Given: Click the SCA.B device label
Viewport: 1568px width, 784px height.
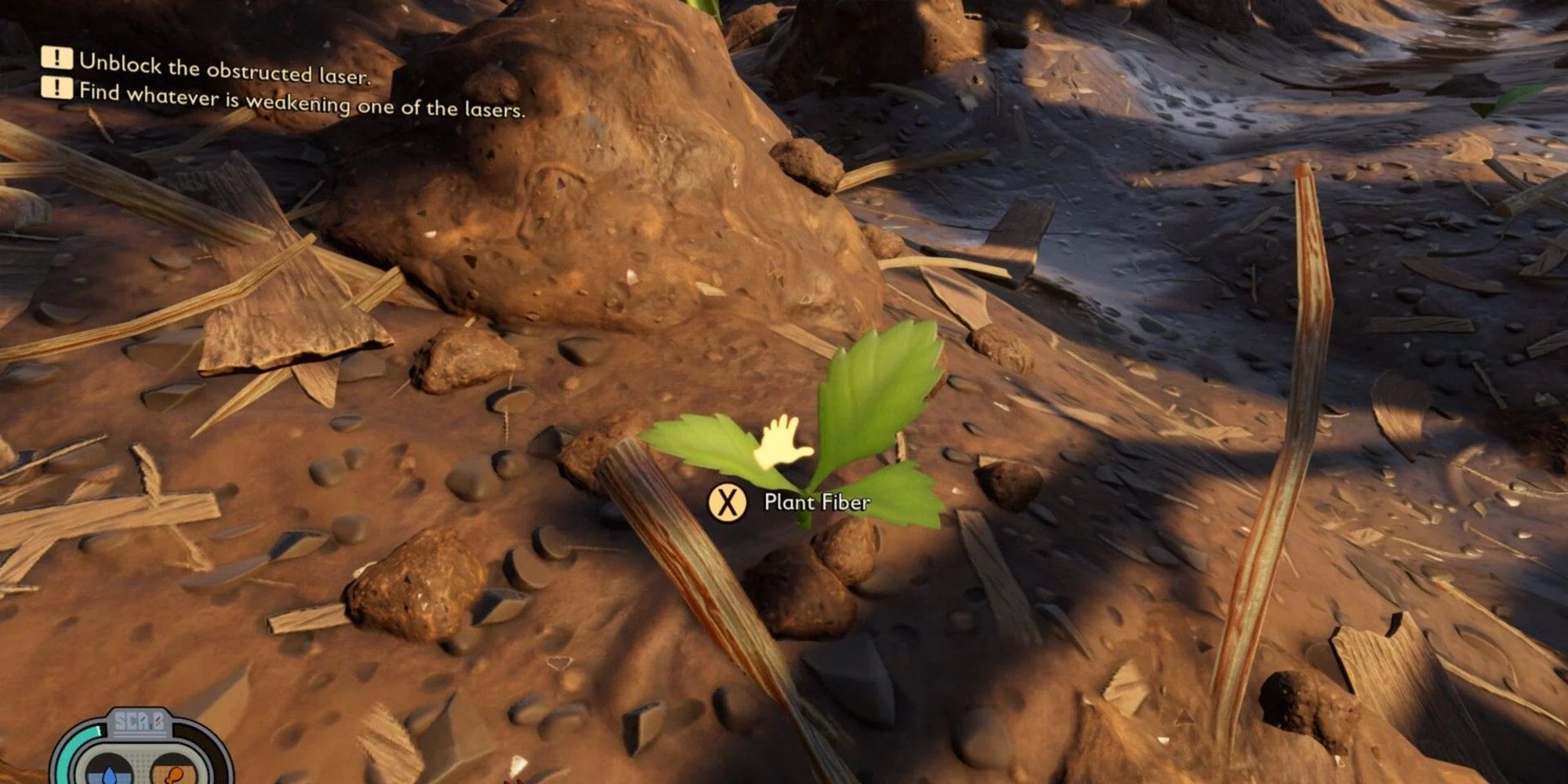Looking at the screenshot, I should (139, 724).
